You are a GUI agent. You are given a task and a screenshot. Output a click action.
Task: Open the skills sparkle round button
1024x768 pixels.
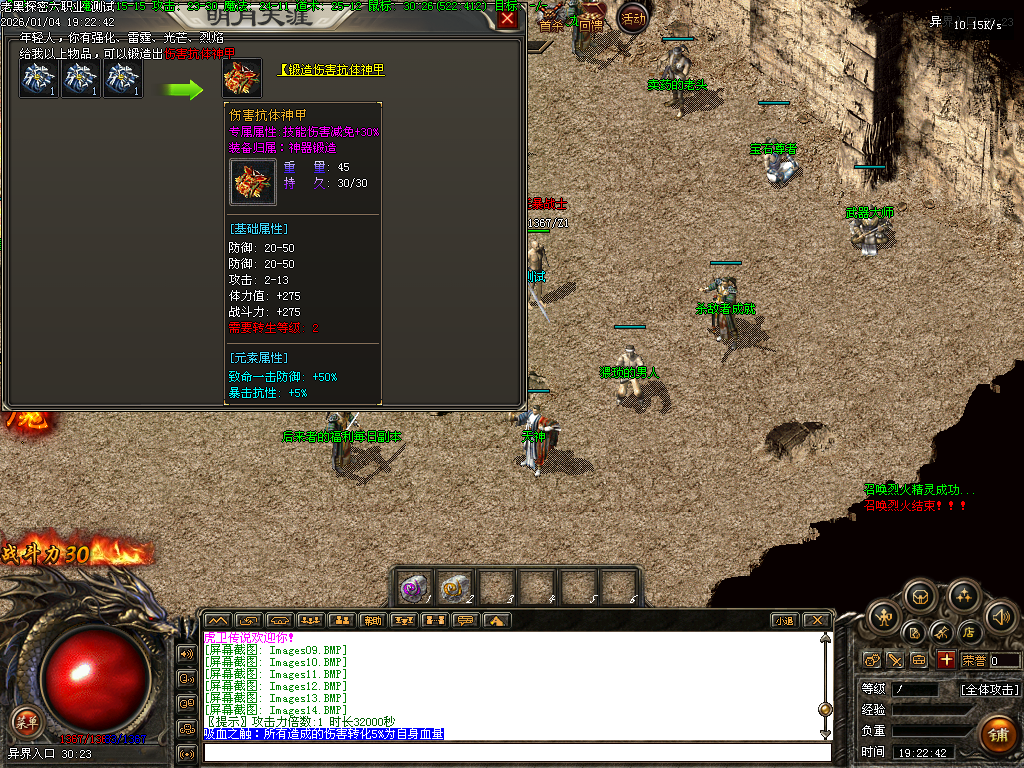(963, 597)
